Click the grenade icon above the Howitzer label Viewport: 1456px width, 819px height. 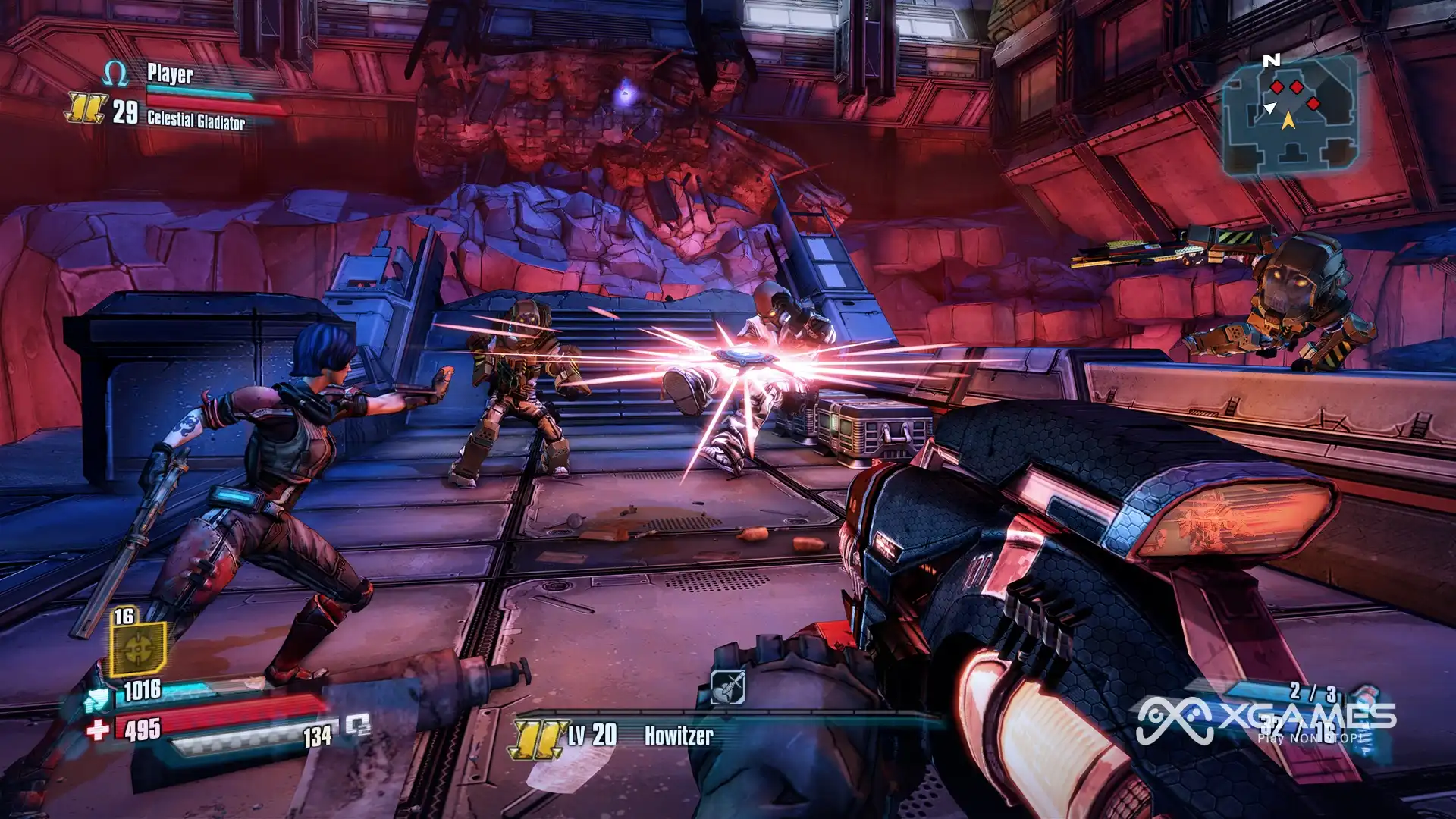pyautogui.click(x=727, y=688)
